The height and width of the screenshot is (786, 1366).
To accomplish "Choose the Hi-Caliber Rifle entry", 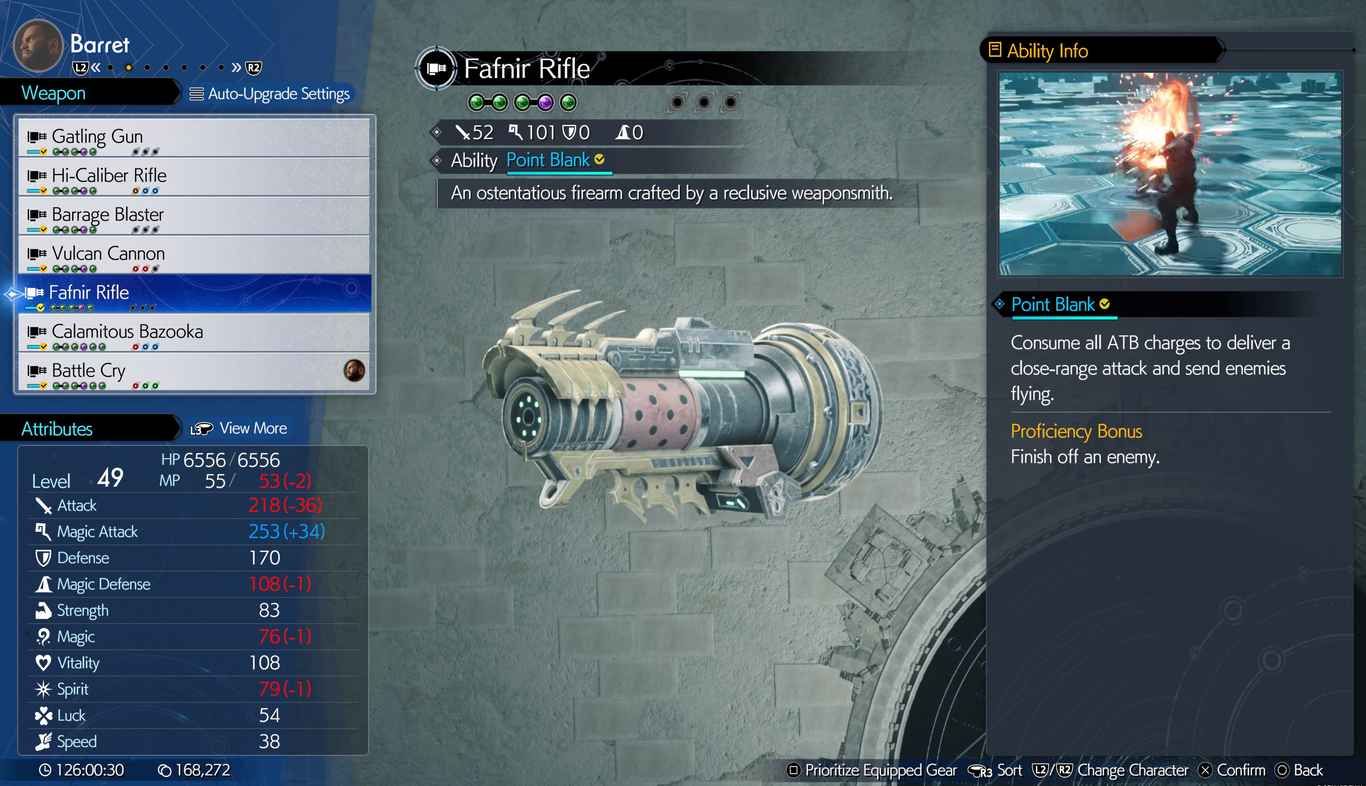I will 195,176.
